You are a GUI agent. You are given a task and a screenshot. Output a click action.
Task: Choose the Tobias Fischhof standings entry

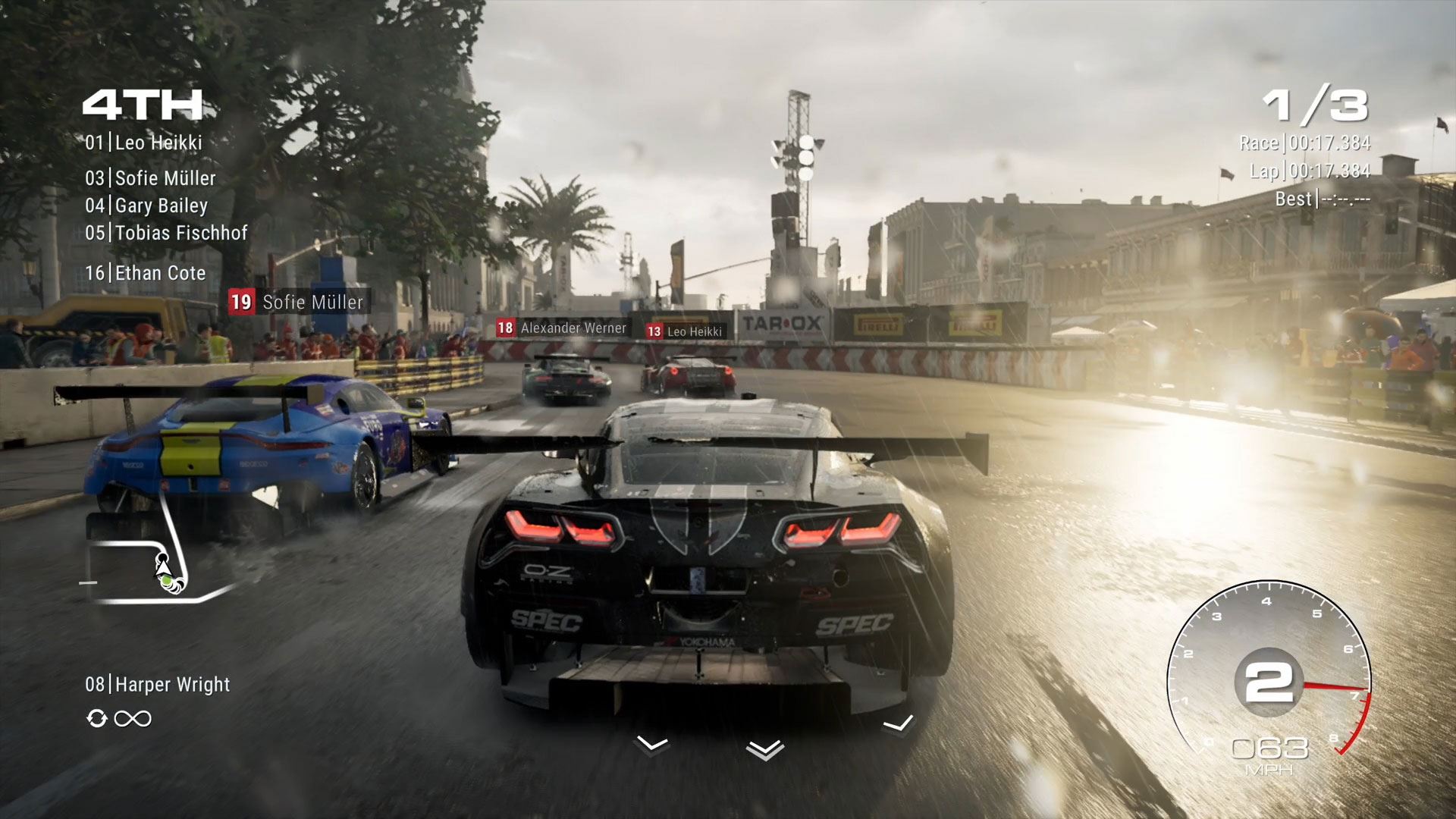[x=166, y=233]
